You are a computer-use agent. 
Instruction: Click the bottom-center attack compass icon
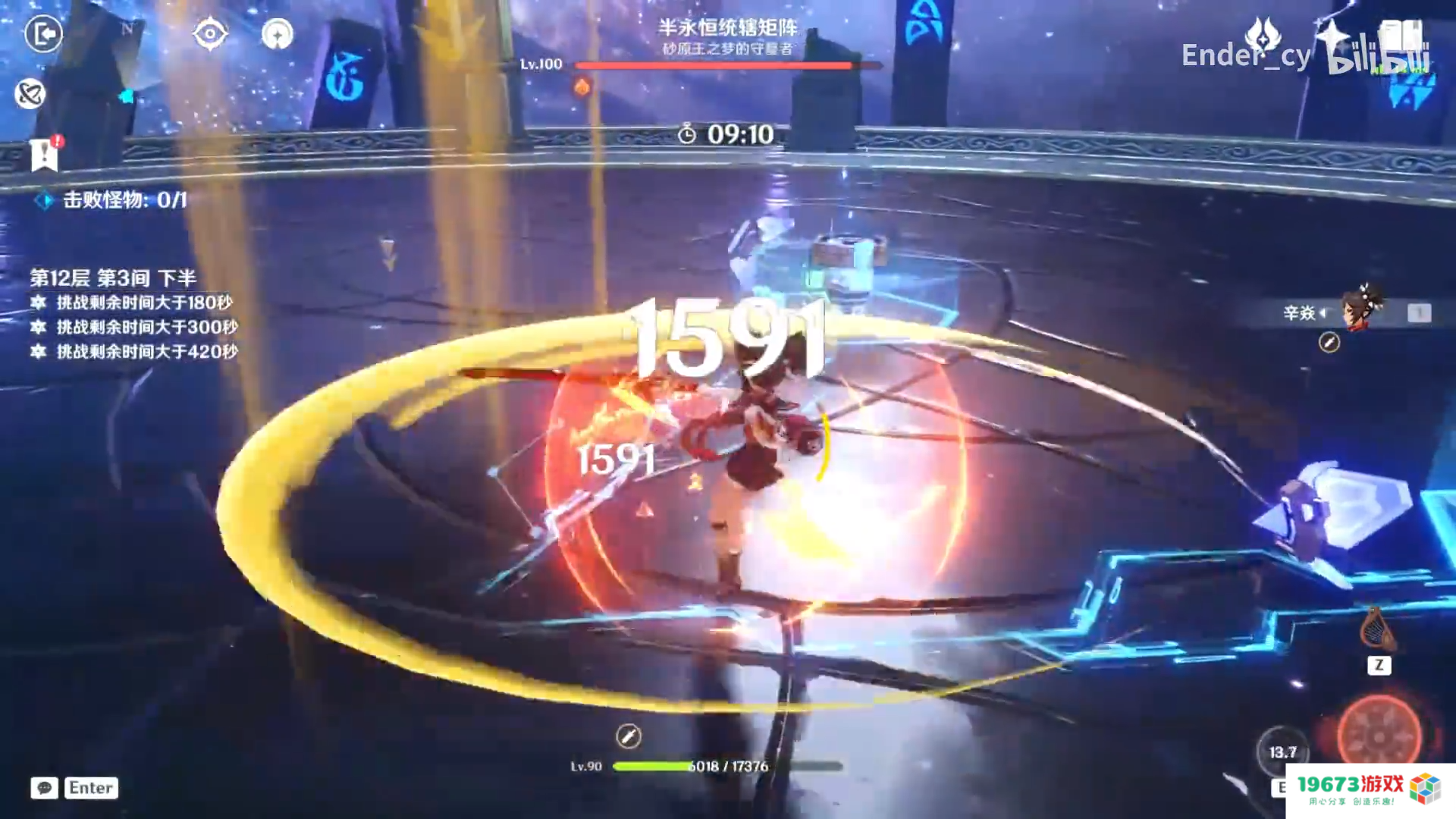[628, 736]
